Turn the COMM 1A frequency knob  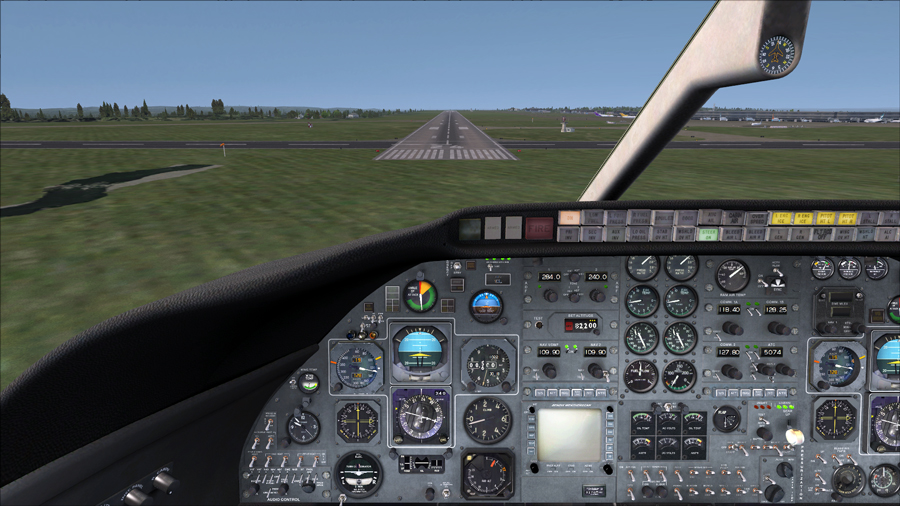click(732, 328)
